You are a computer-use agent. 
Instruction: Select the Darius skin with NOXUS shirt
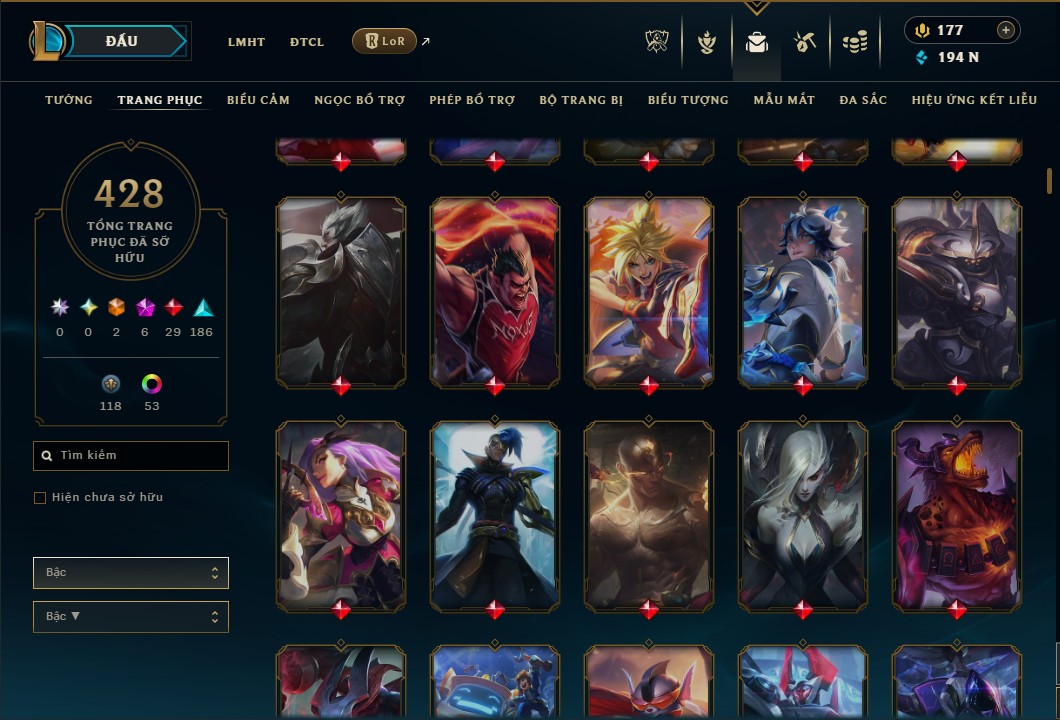495,290
